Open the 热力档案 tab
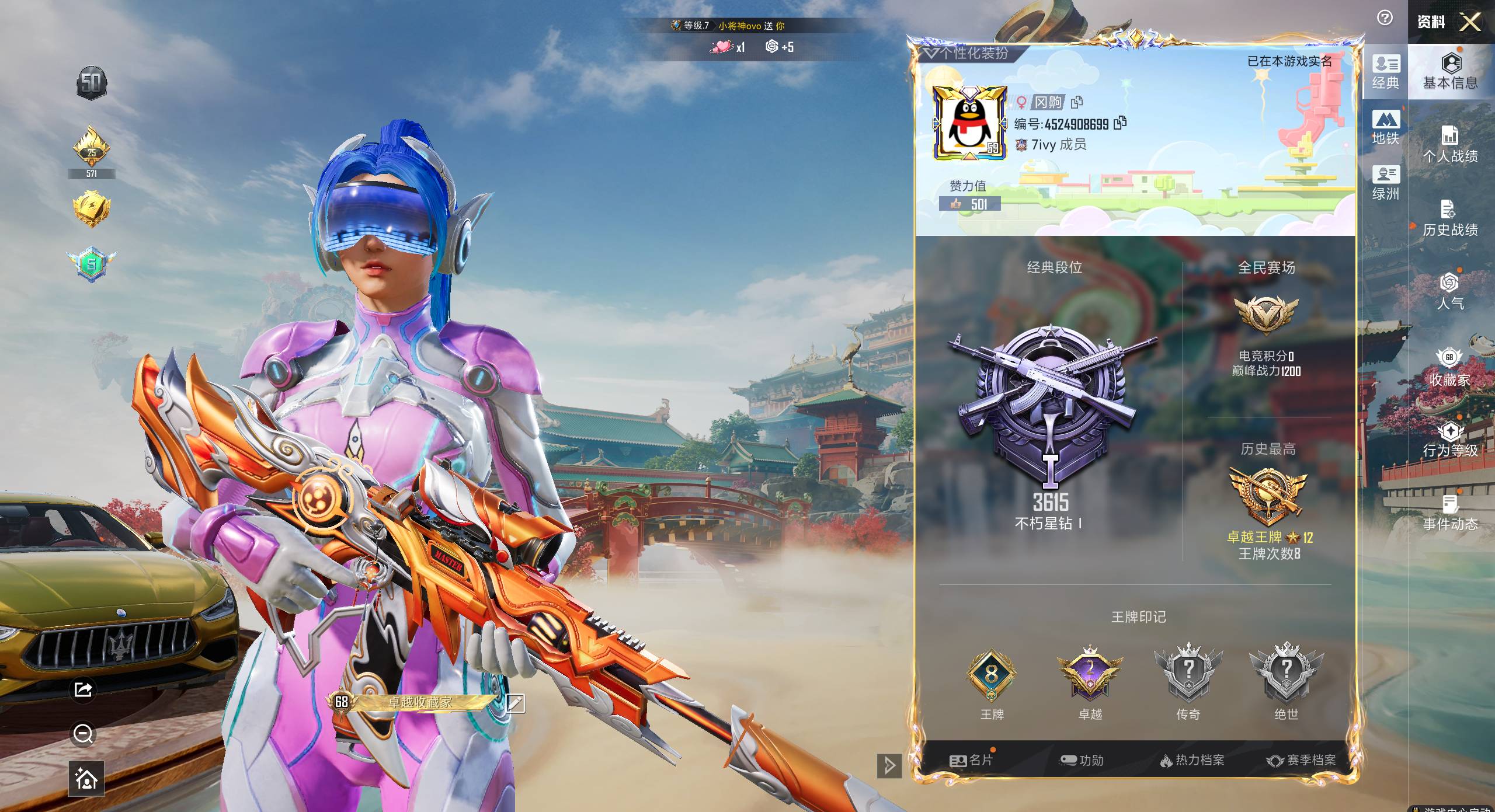1495x812 pixels. 1192,760
